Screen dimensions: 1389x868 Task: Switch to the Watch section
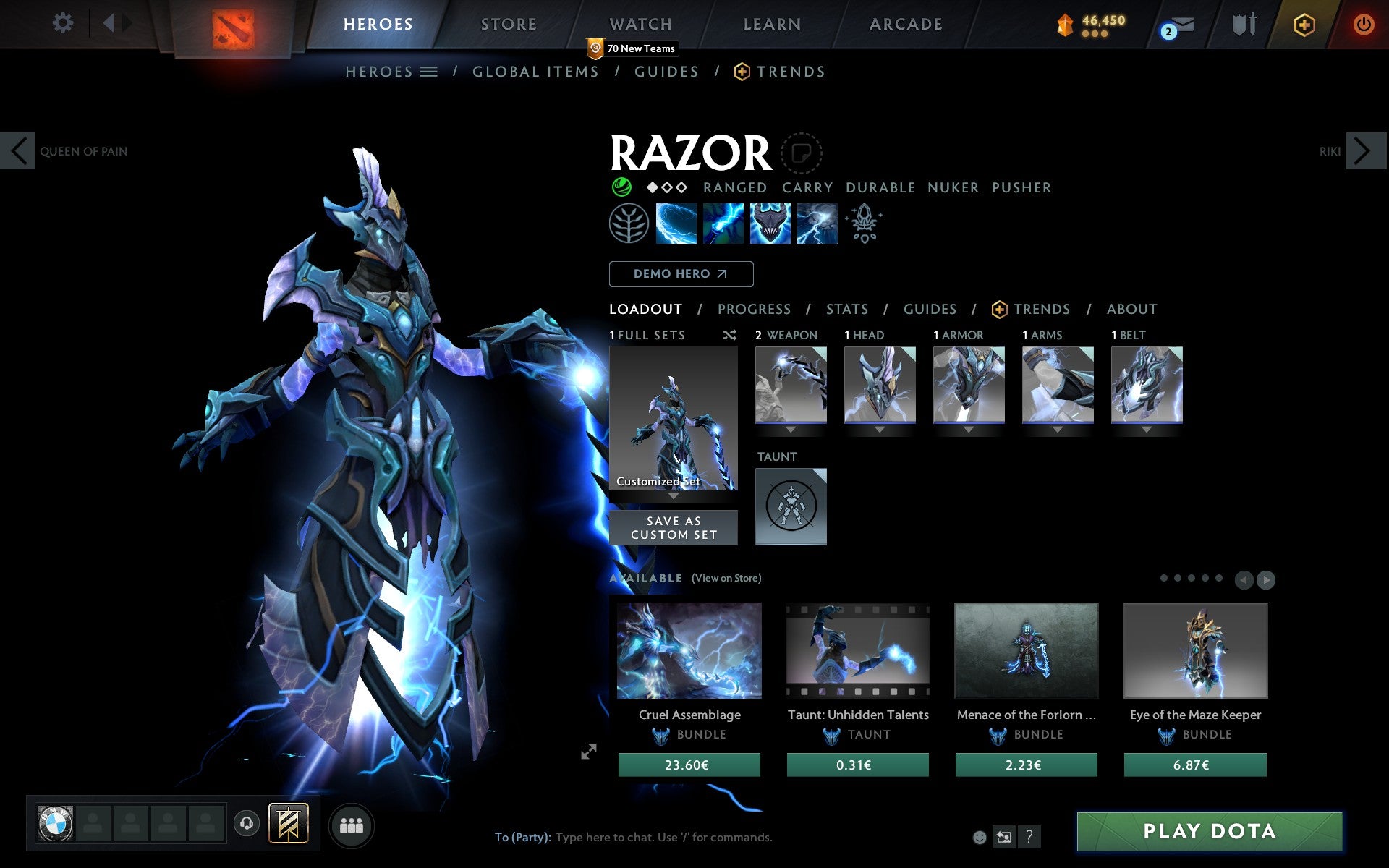(x=641, y=25)
